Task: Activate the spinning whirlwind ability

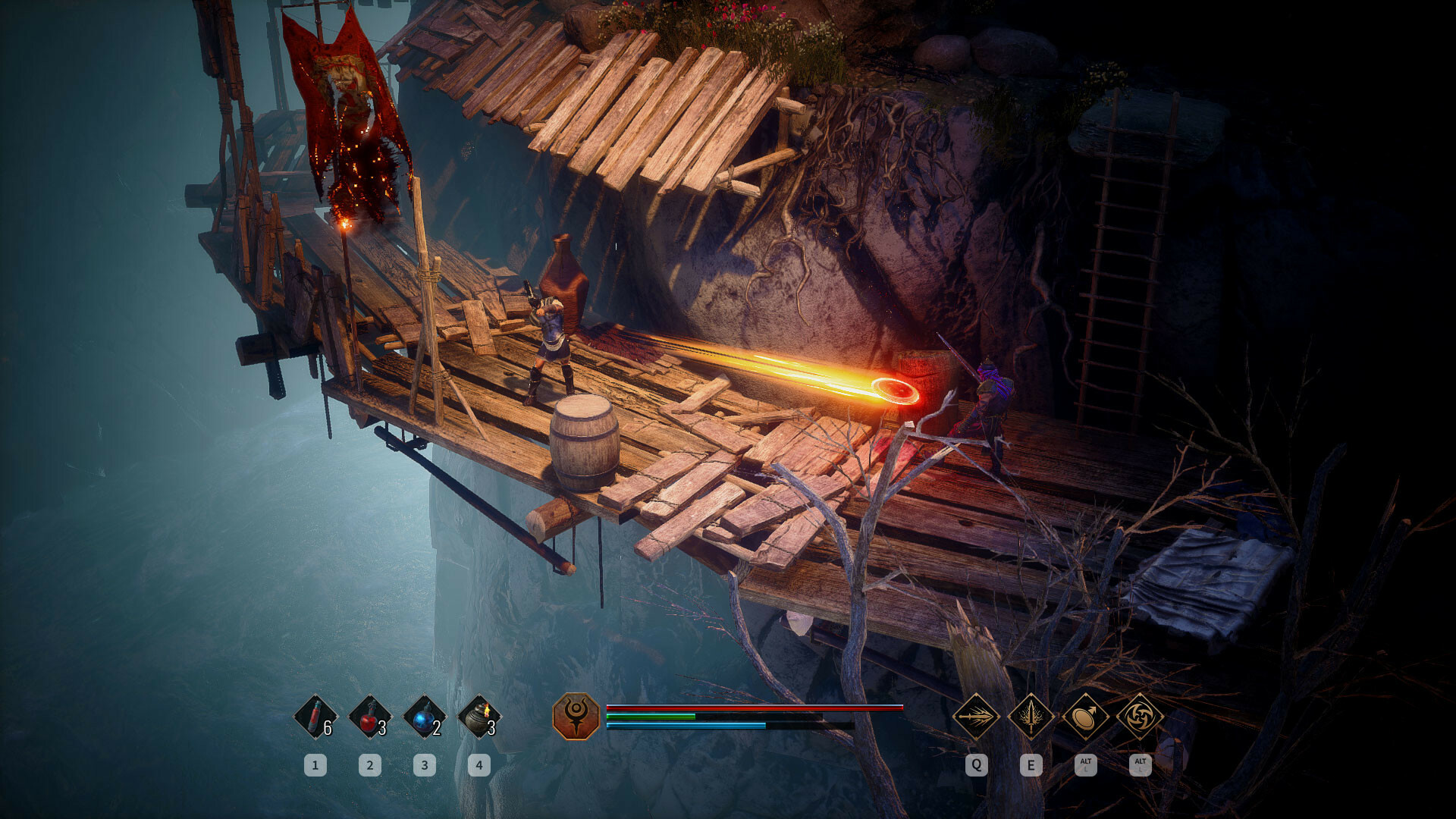Action: click(x=1140, y=716)
